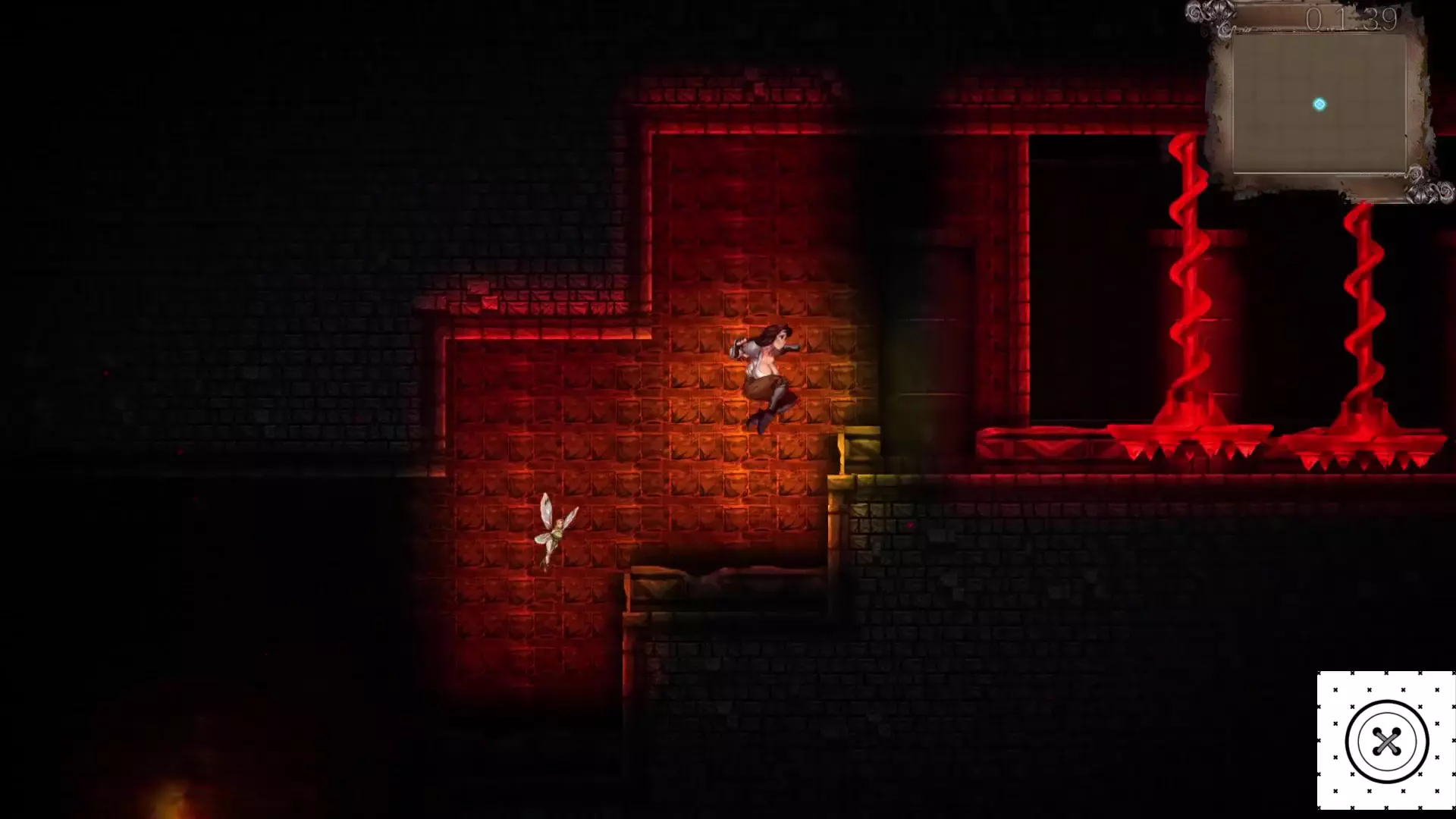
Task: Click the player marker on the minimap
Action: pyautogui.click(x=1319, y=105)
